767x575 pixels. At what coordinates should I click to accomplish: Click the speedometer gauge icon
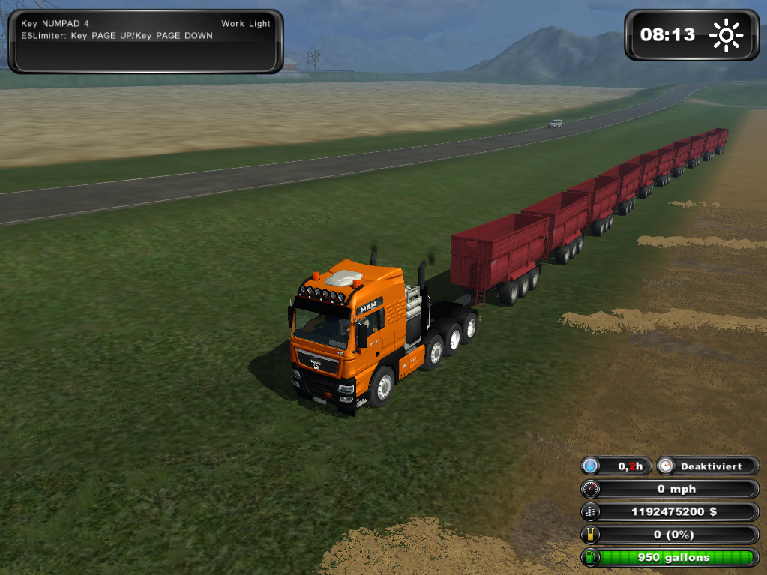click(x=591, y=489)
